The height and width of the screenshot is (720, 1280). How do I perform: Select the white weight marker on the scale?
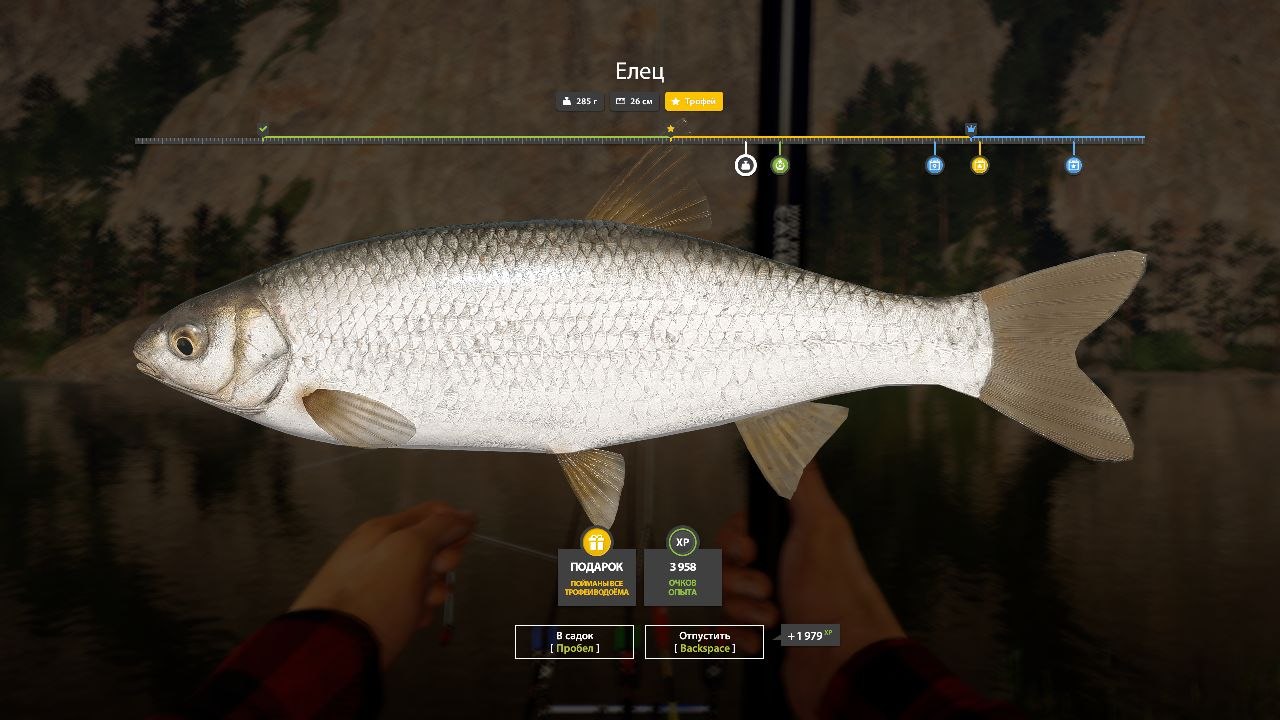click(x=745, y=165)
